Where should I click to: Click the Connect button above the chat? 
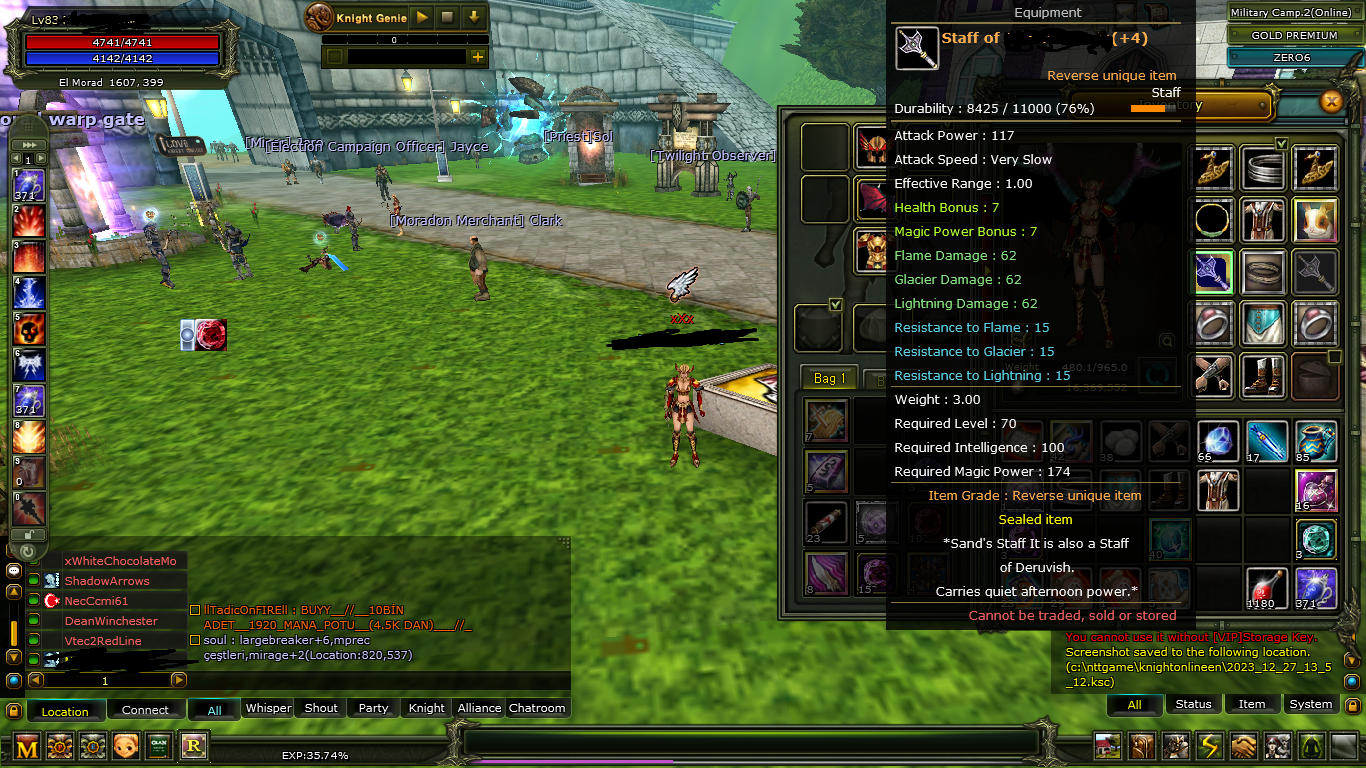(146, 710)
